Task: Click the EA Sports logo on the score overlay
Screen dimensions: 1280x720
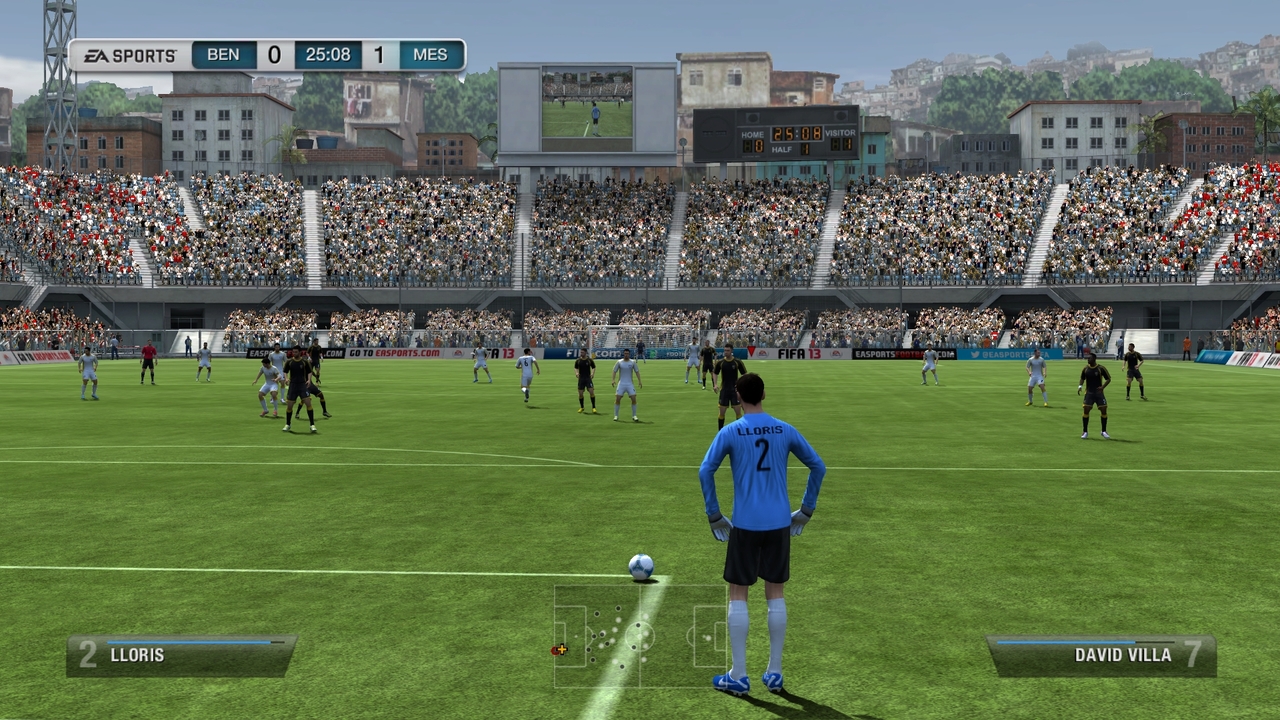Action: (x=131, y=55)
